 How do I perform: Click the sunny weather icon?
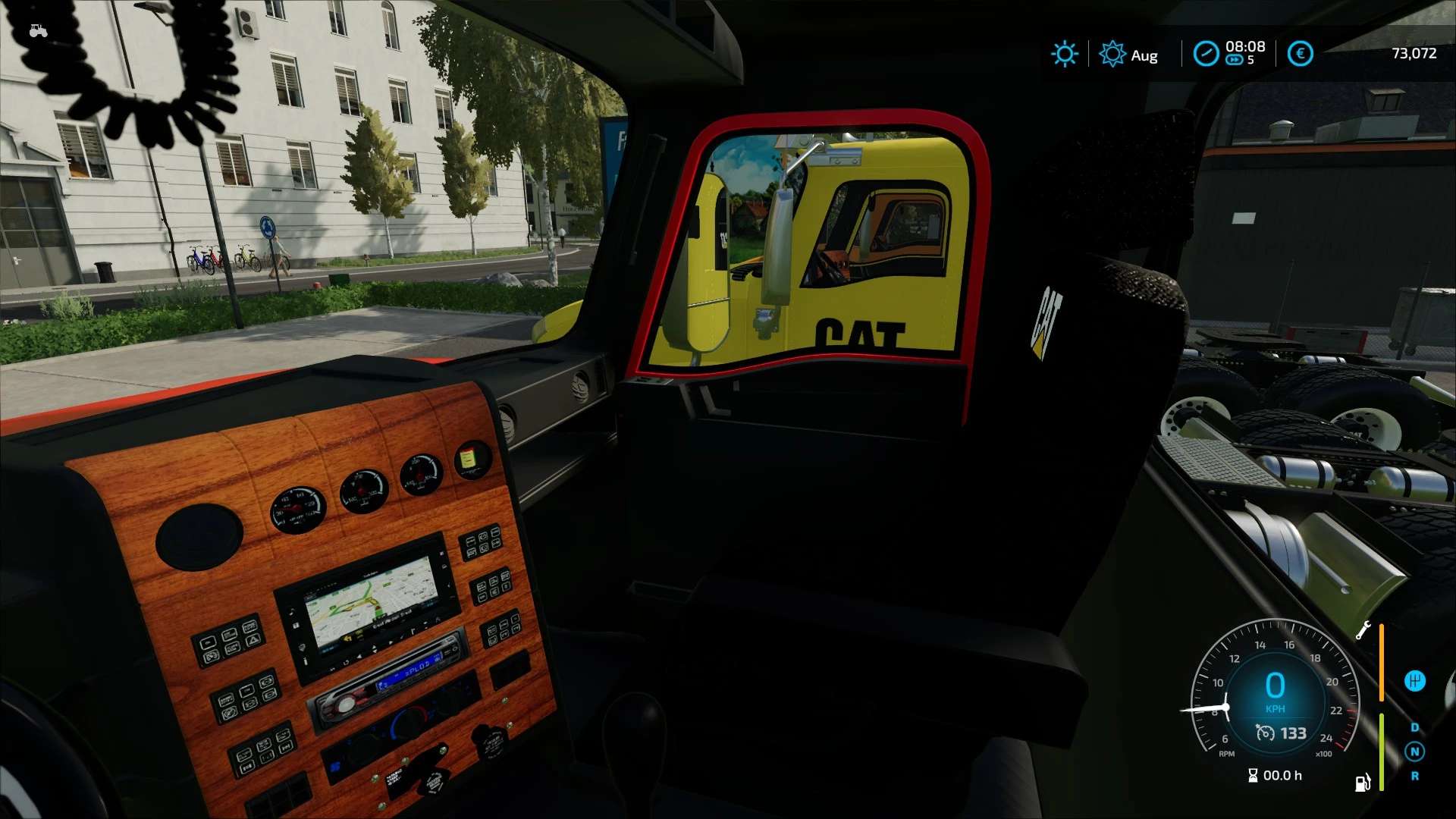point(1064,54)
